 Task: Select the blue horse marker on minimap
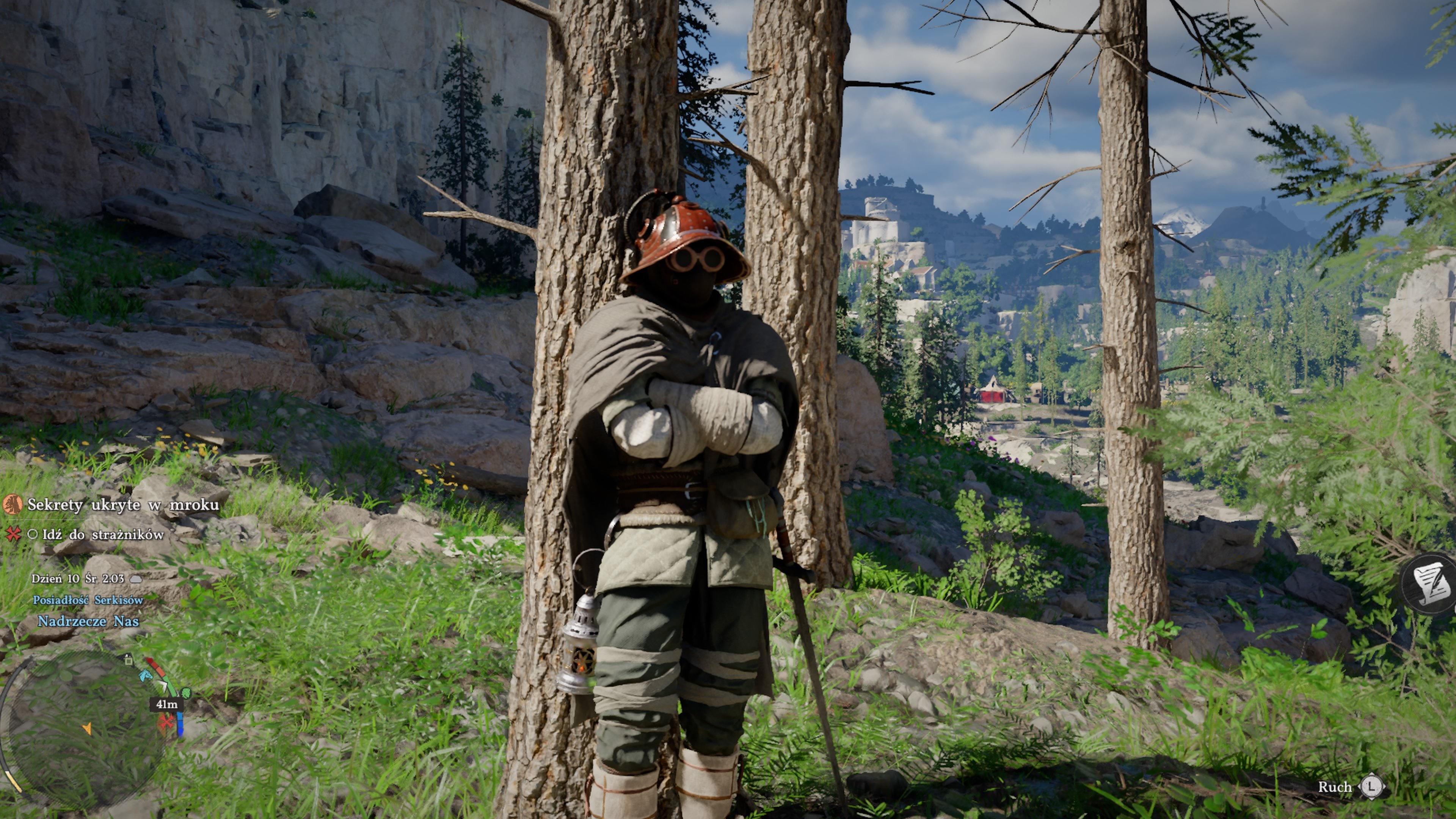146,675
